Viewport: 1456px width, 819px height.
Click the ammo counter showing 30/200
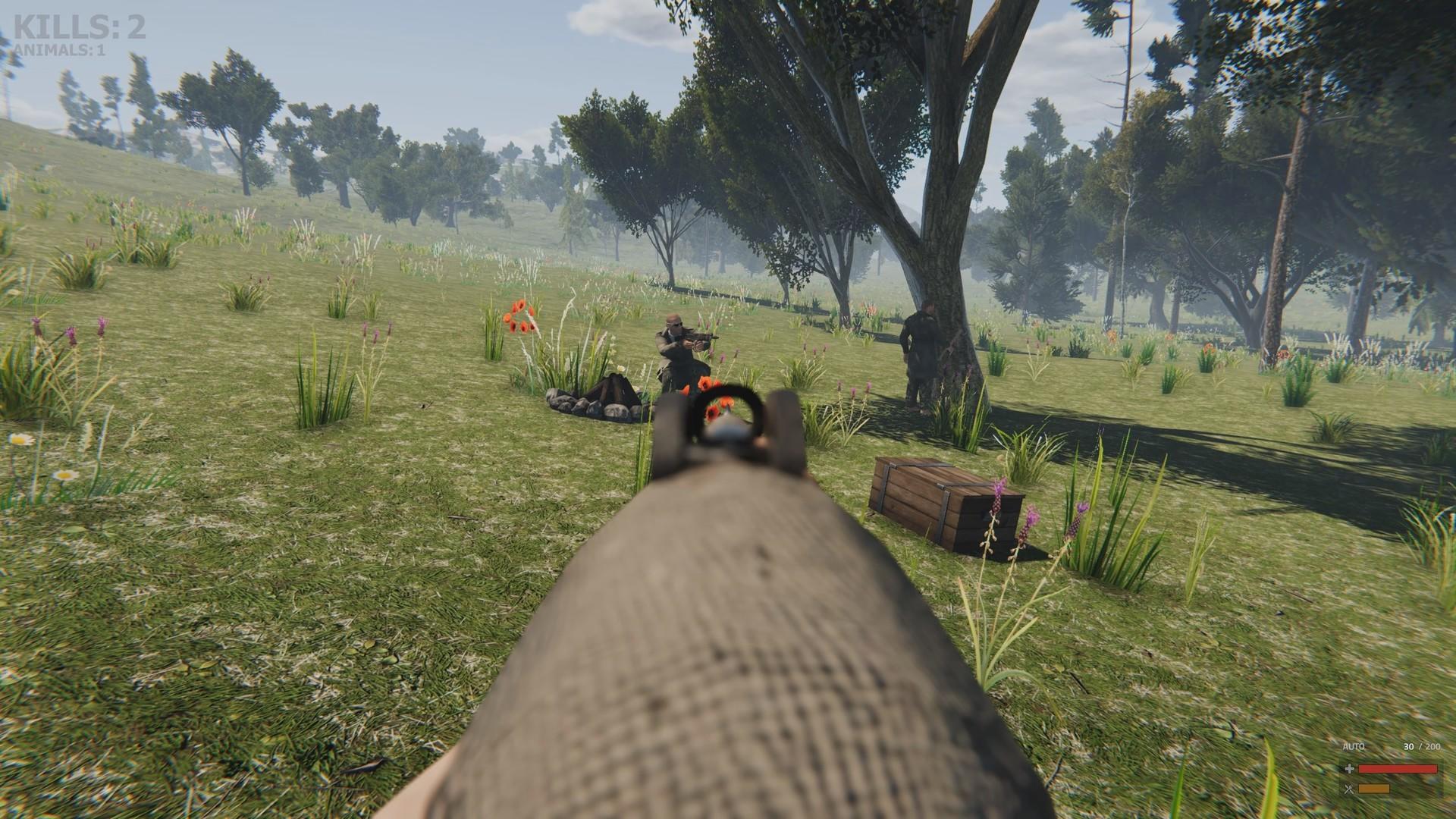(1421, 746)
